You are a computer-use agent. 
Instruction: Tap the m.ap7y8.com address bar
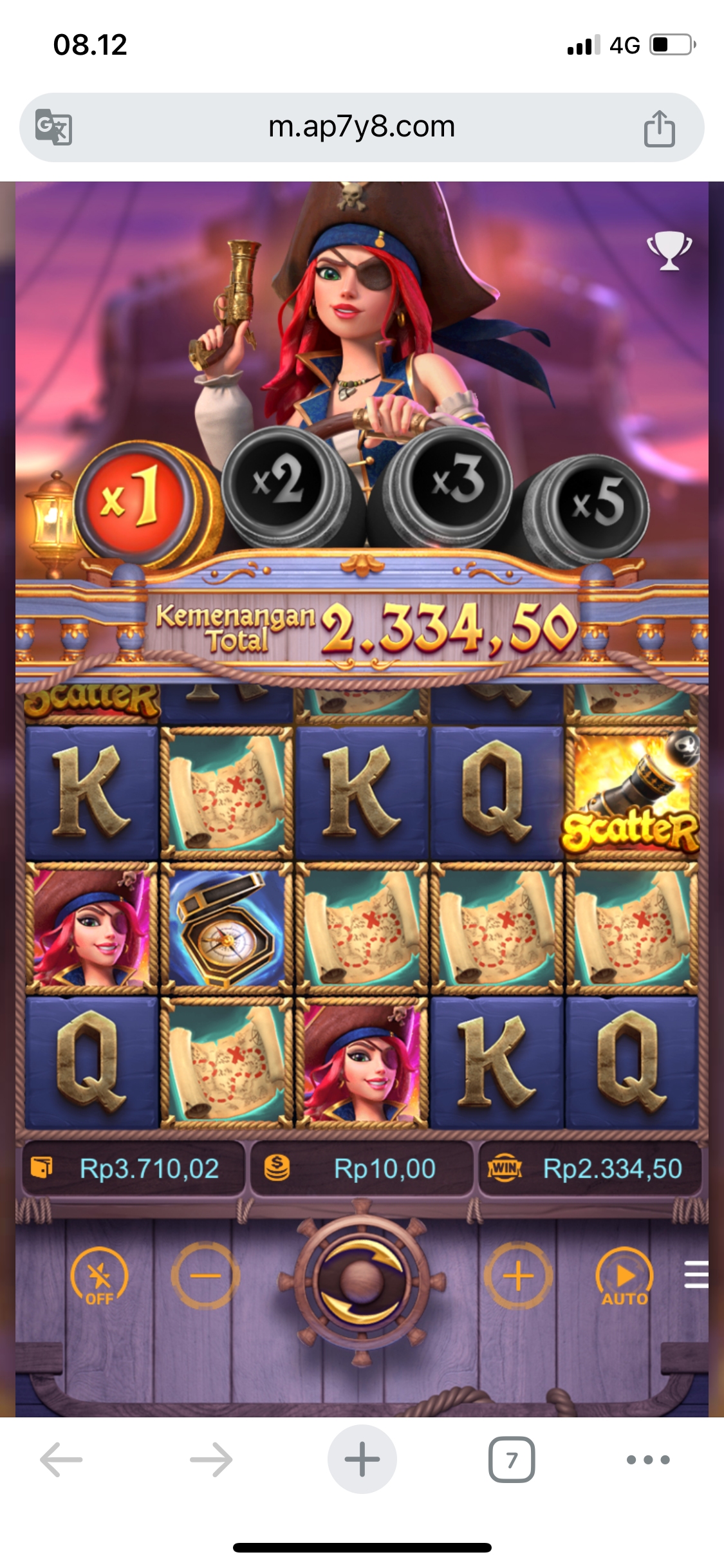362,127
